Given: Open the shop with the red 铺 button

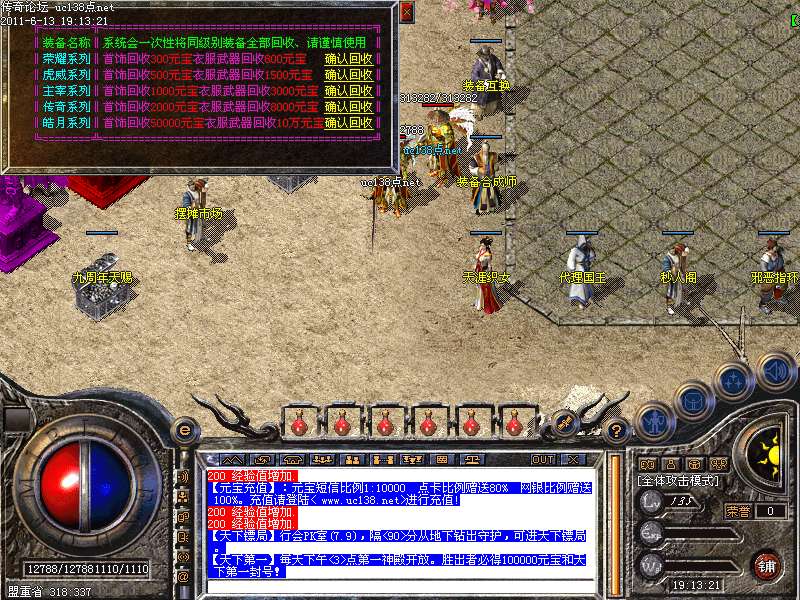Looking at the screenshot, I should pyautogui.click(x=767, y=566).
